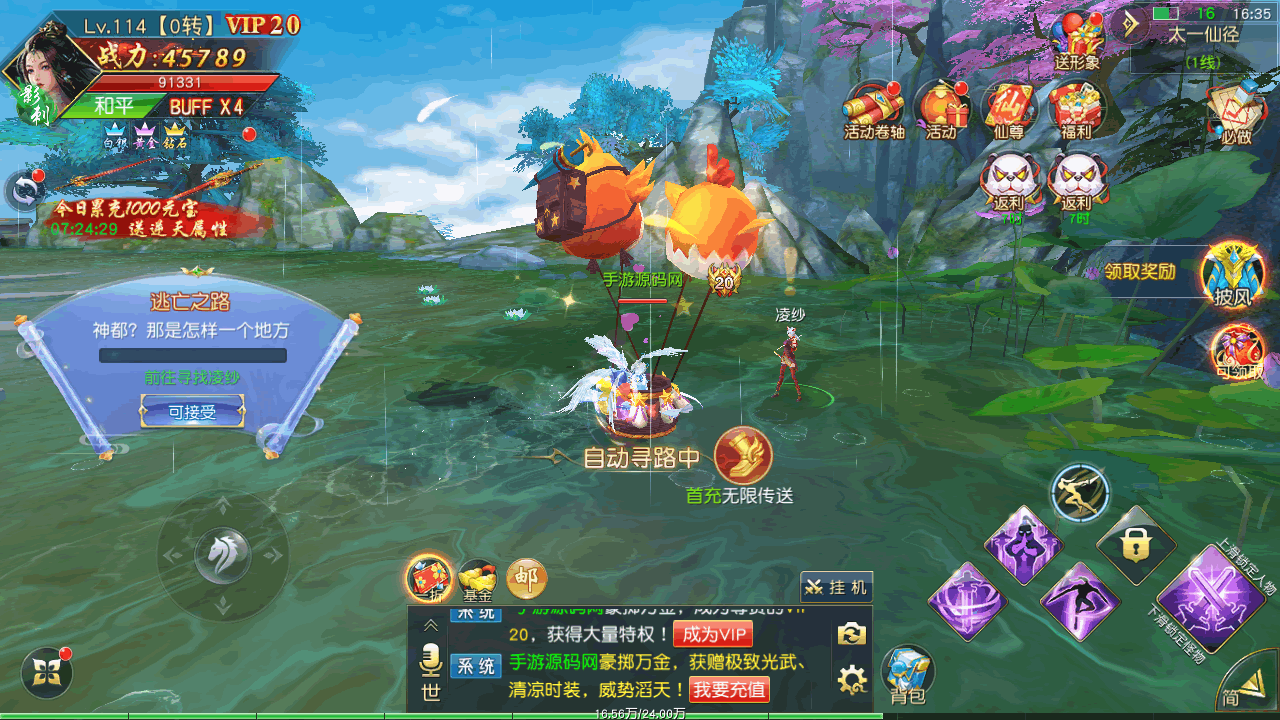1280x720 pixels.
Task: Tap the horse mount button
Action: pyautogui.click(x=222, y=553)
